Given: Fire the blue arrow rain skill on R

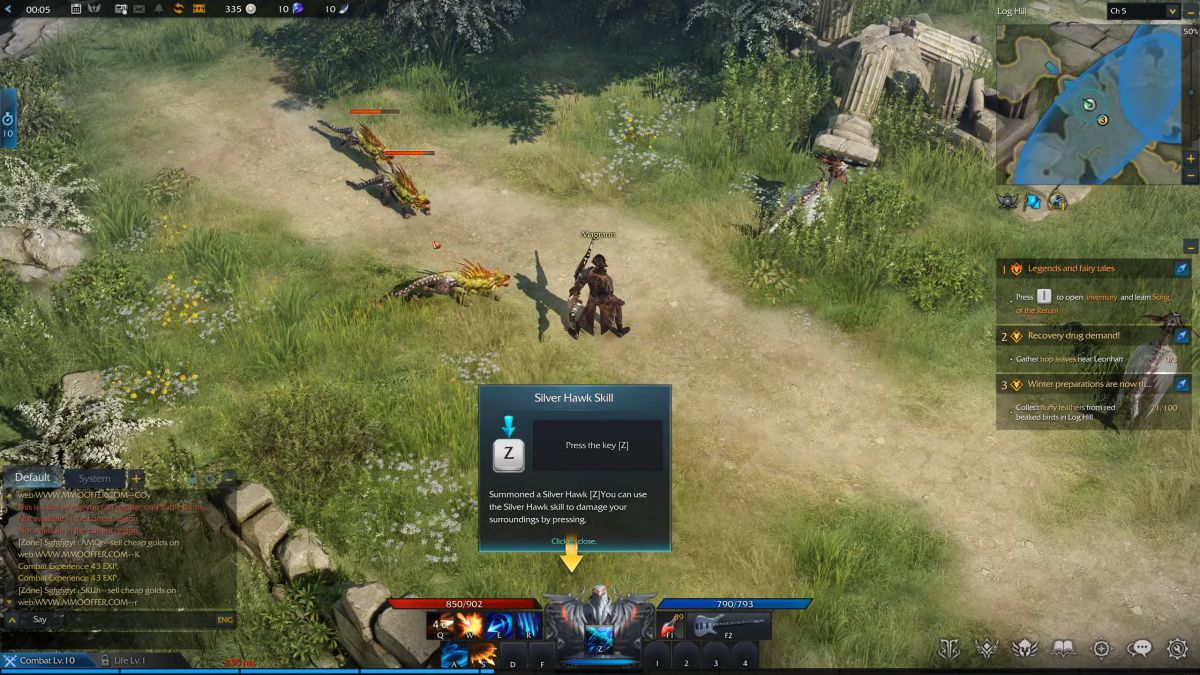Looking at the screenshot, I should click(x=527, y=626).
